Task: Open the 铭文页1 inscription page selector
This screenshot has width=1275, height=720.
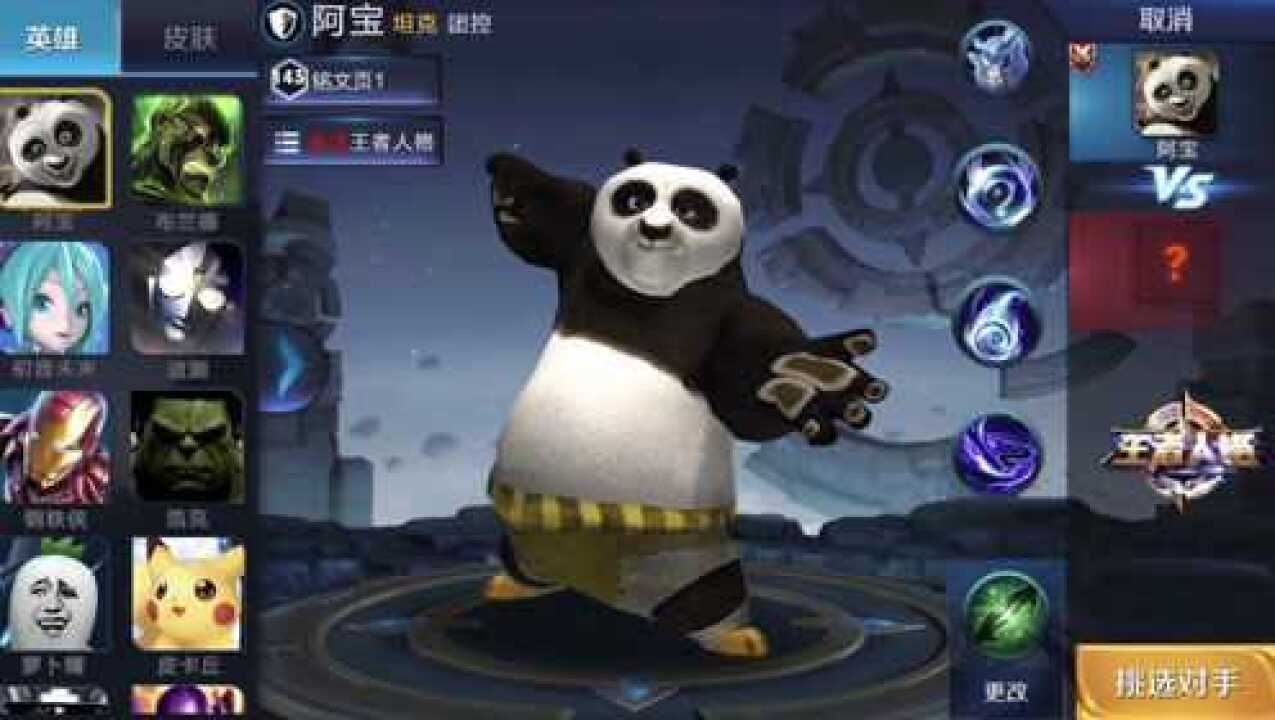Action: [x=354, y=80]
